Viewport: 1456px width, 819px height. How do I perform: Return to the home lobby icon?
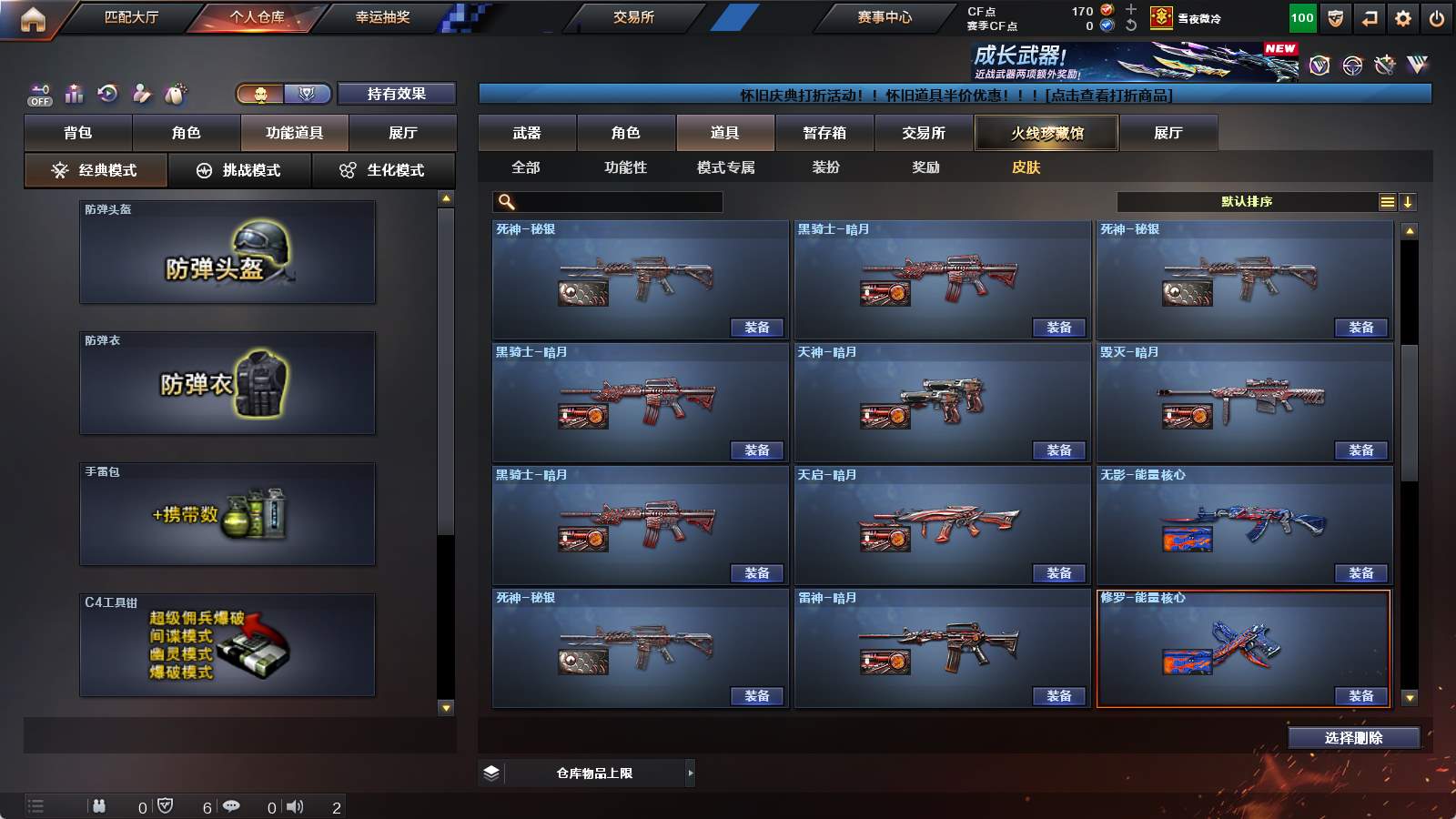pyautogui.click(x=33, y=19)
